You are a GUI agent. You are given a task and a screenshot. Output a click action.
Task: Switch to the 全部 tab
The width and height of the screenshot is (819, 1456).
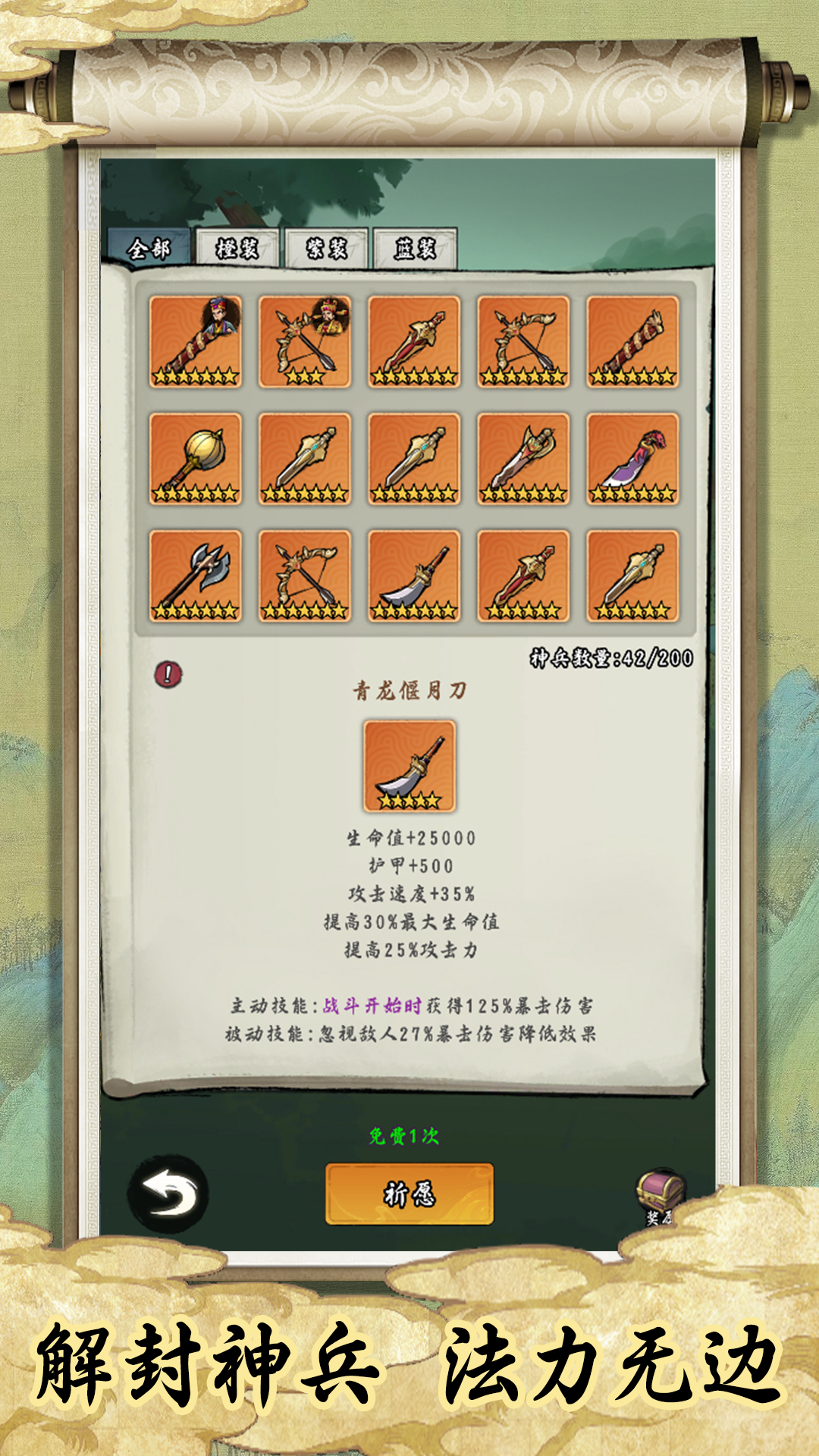149,248
